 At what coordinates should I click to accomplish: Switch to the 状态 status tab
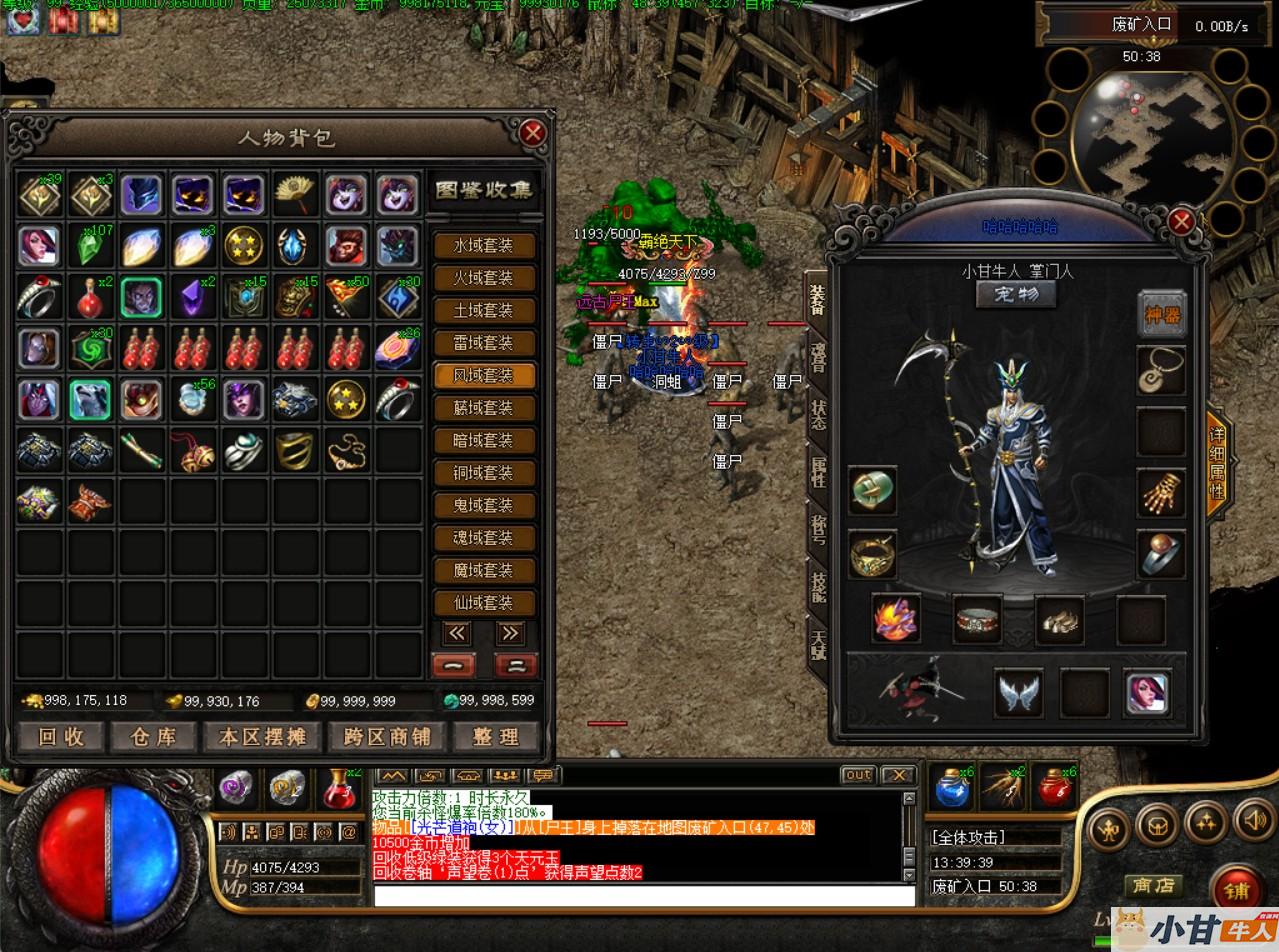817,414
